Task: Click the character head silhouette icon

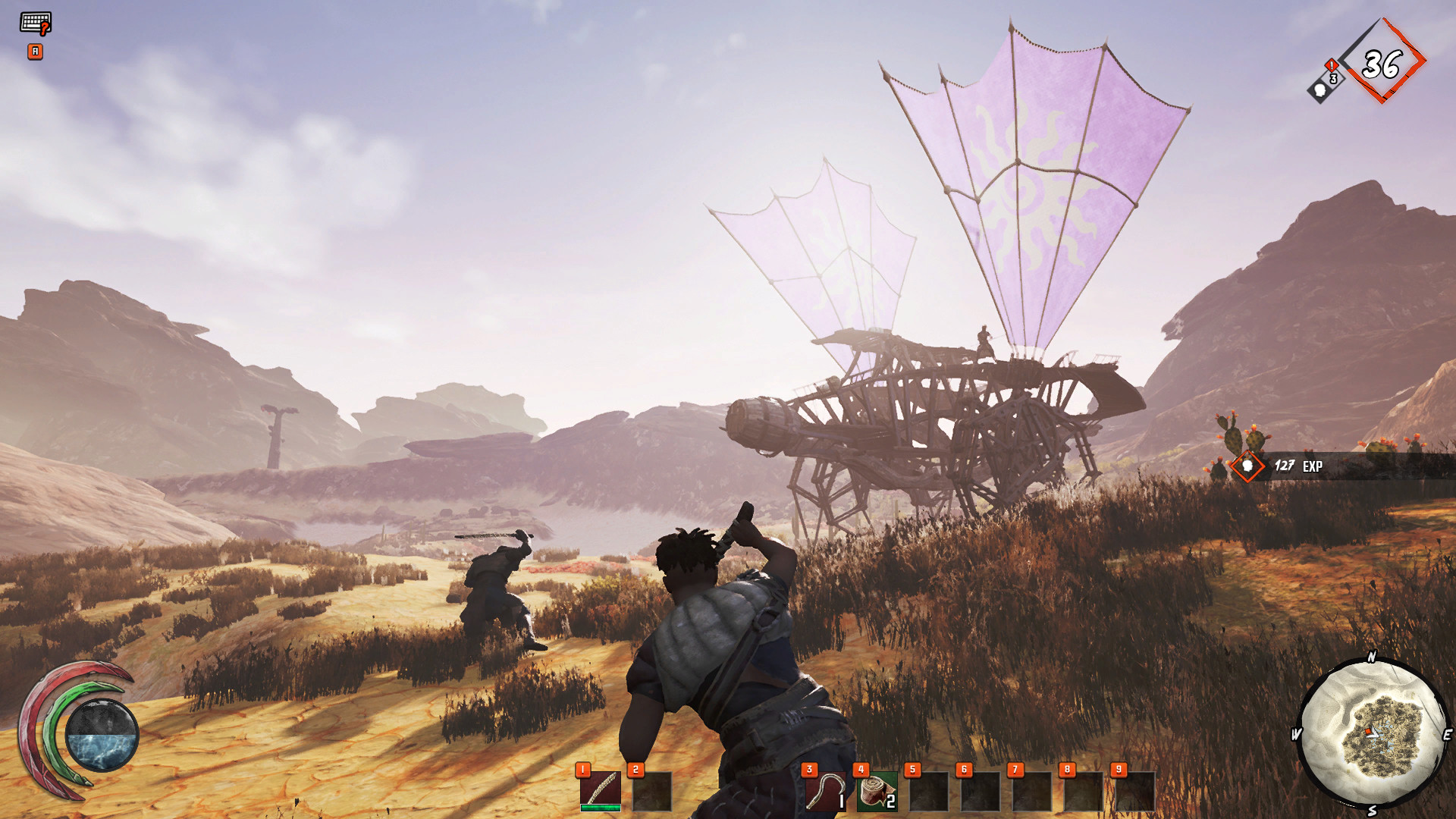Action: [1320, 92]
